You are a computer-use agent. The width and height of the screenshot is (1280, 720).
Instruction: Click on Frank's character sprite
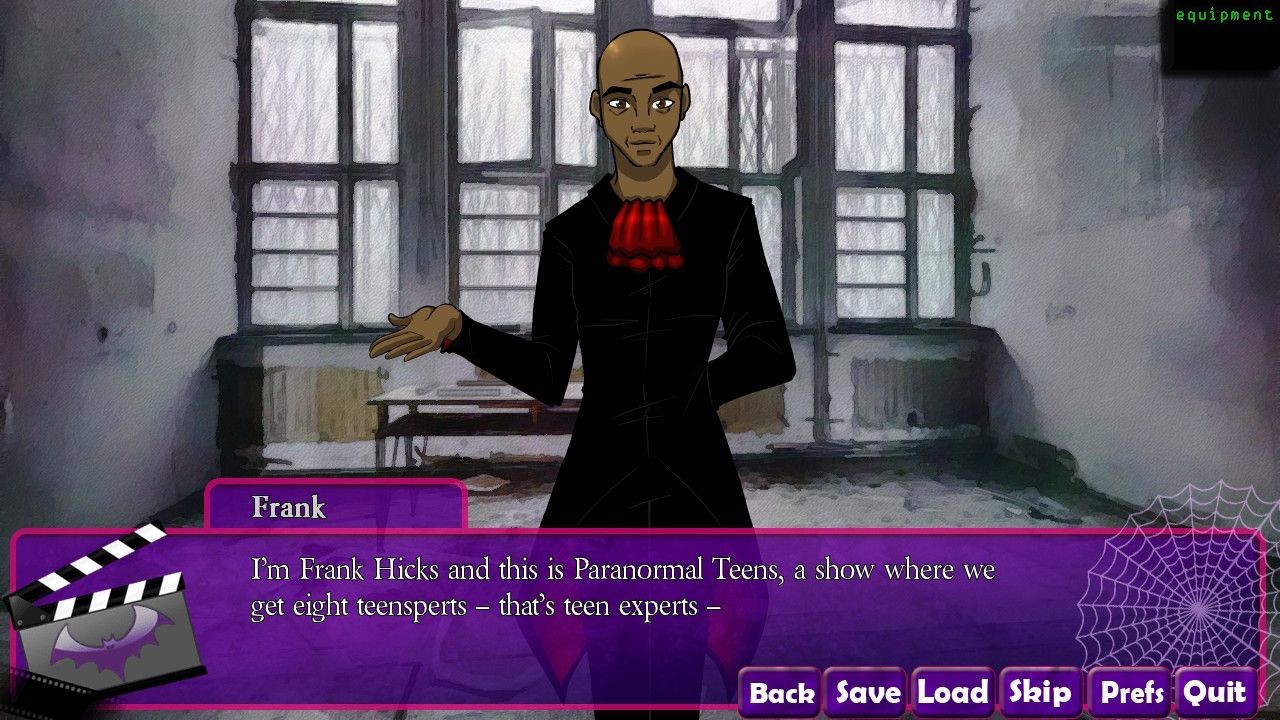tap(650, 300)
